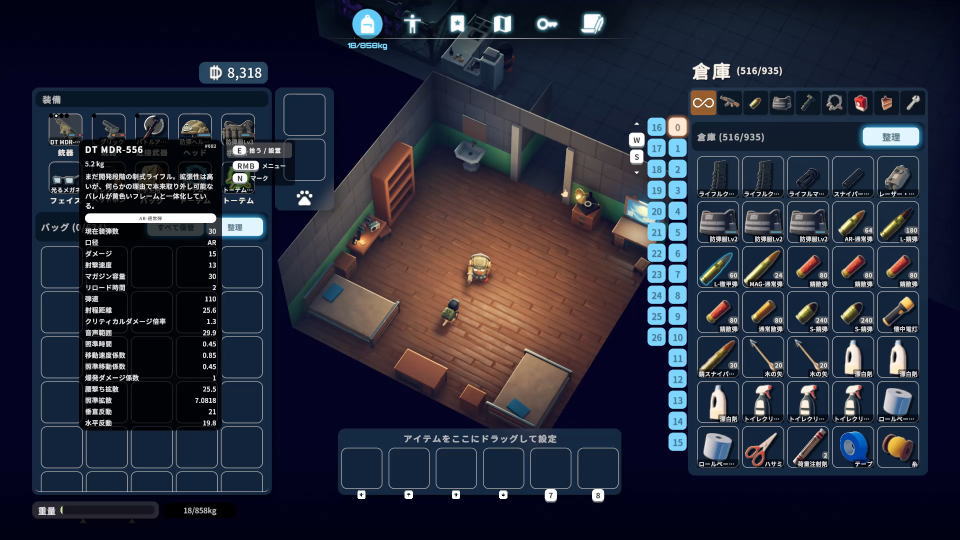Switch to the character figure tab
This screenshot has height=540, width=960.
[413, 24]
